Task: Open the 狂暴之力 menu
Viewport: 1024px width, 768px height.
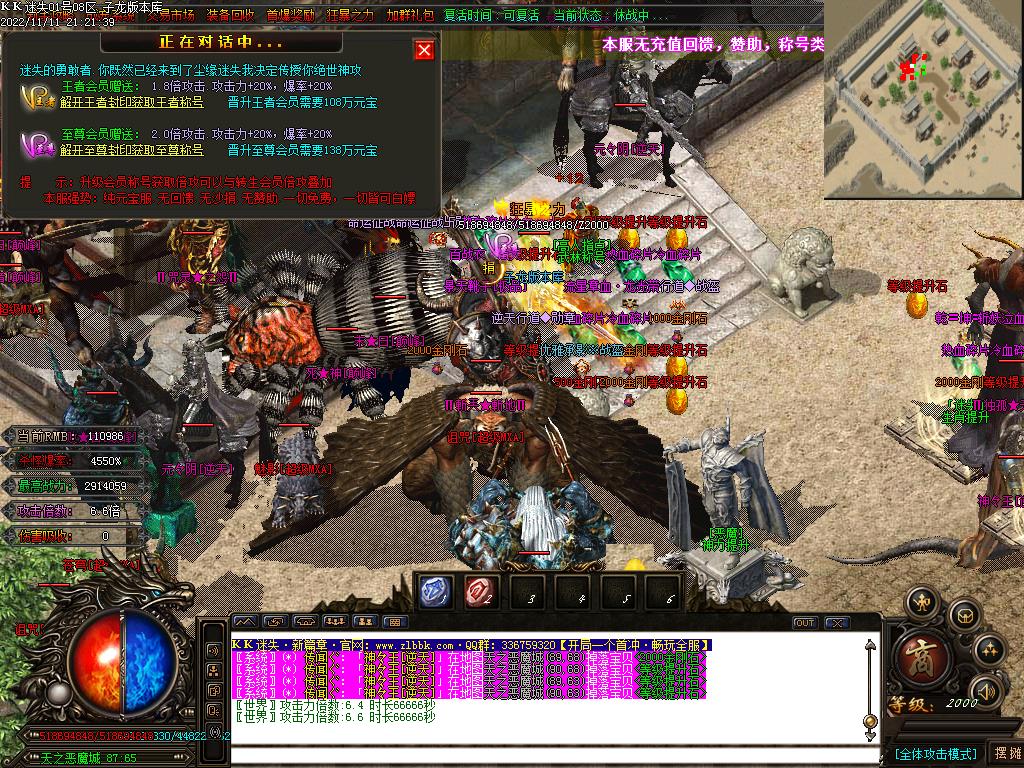Action: tap(350, 15)
